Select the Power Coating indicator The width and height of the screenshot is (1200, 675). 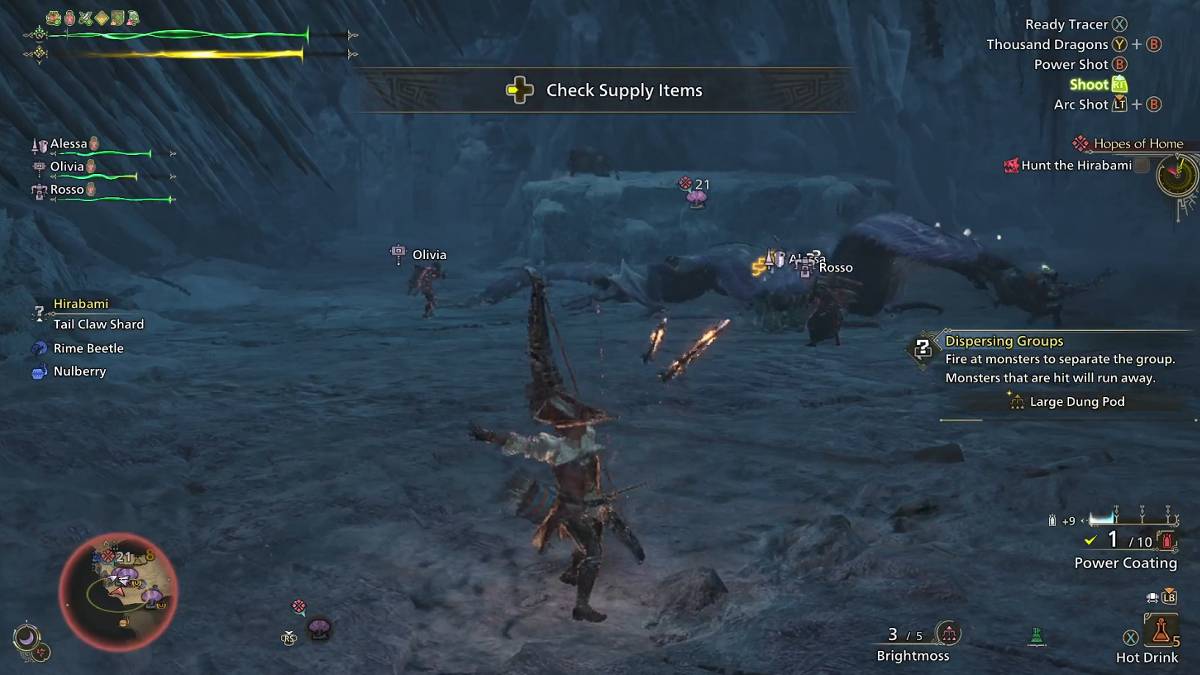pyautogui.click(x=1125, y=563)
